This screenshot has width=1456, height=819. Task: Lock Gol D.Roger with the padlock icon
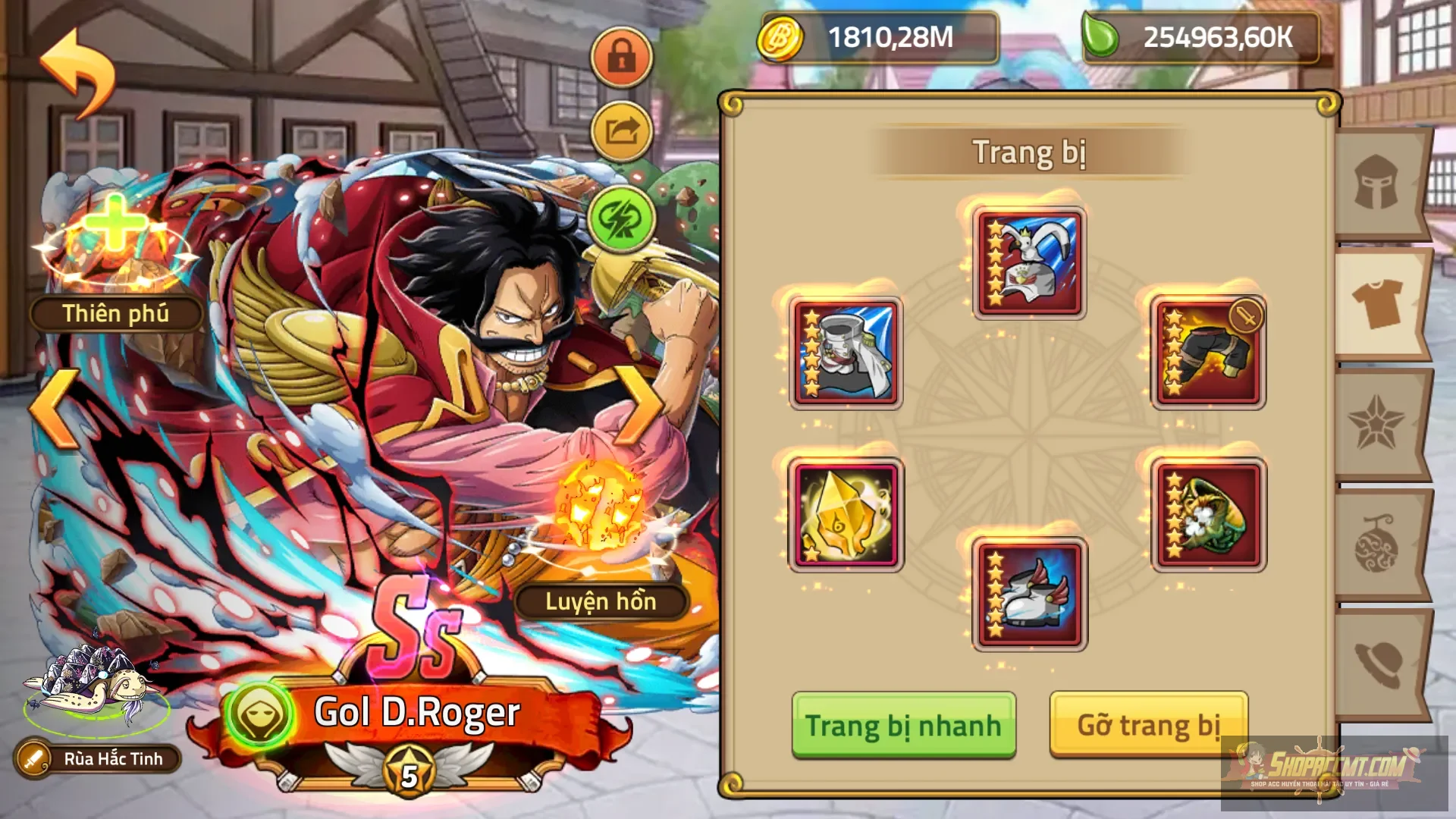[620, 57]
